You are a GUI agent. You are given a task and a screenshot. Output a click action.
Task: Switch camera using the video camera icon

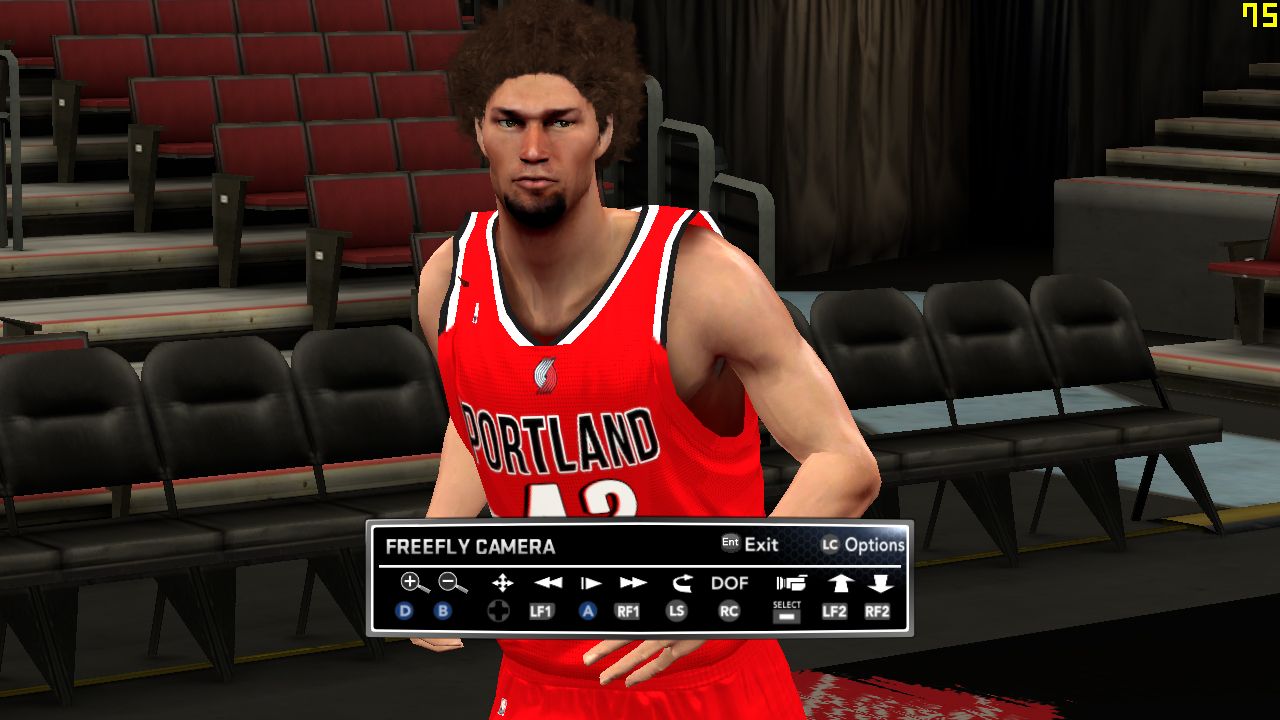pos(790,583)
